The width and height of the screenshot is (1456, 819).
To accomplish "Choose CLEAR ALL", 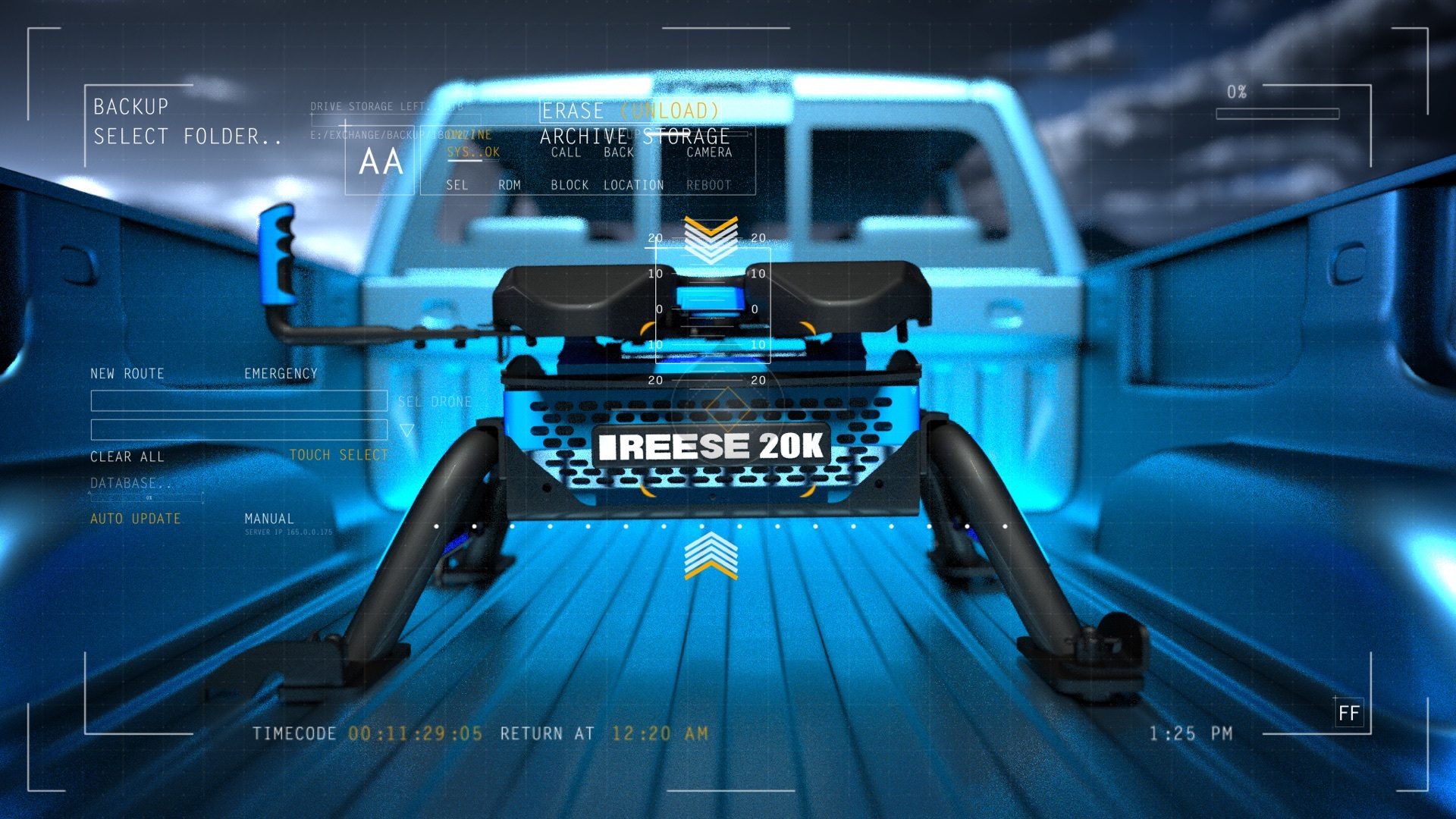I will point(127,457).
